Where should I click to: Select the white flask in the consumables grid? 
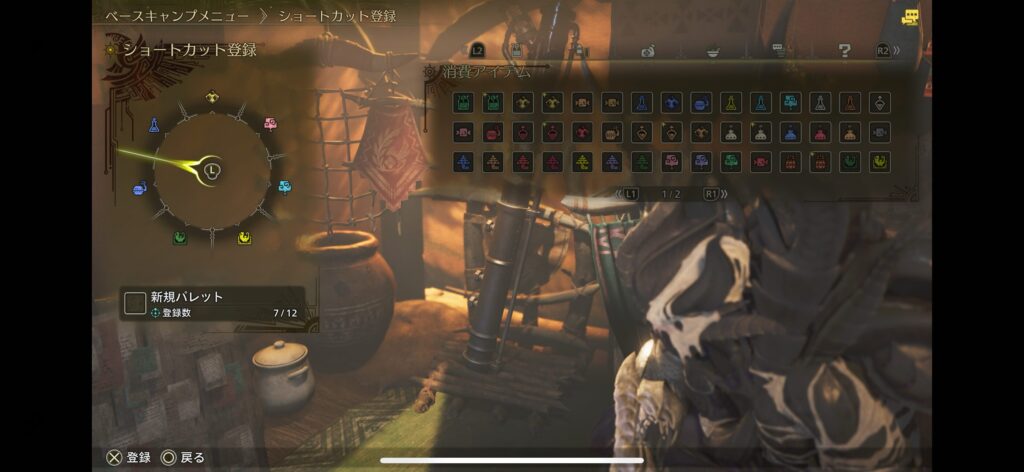pos(820,102)
